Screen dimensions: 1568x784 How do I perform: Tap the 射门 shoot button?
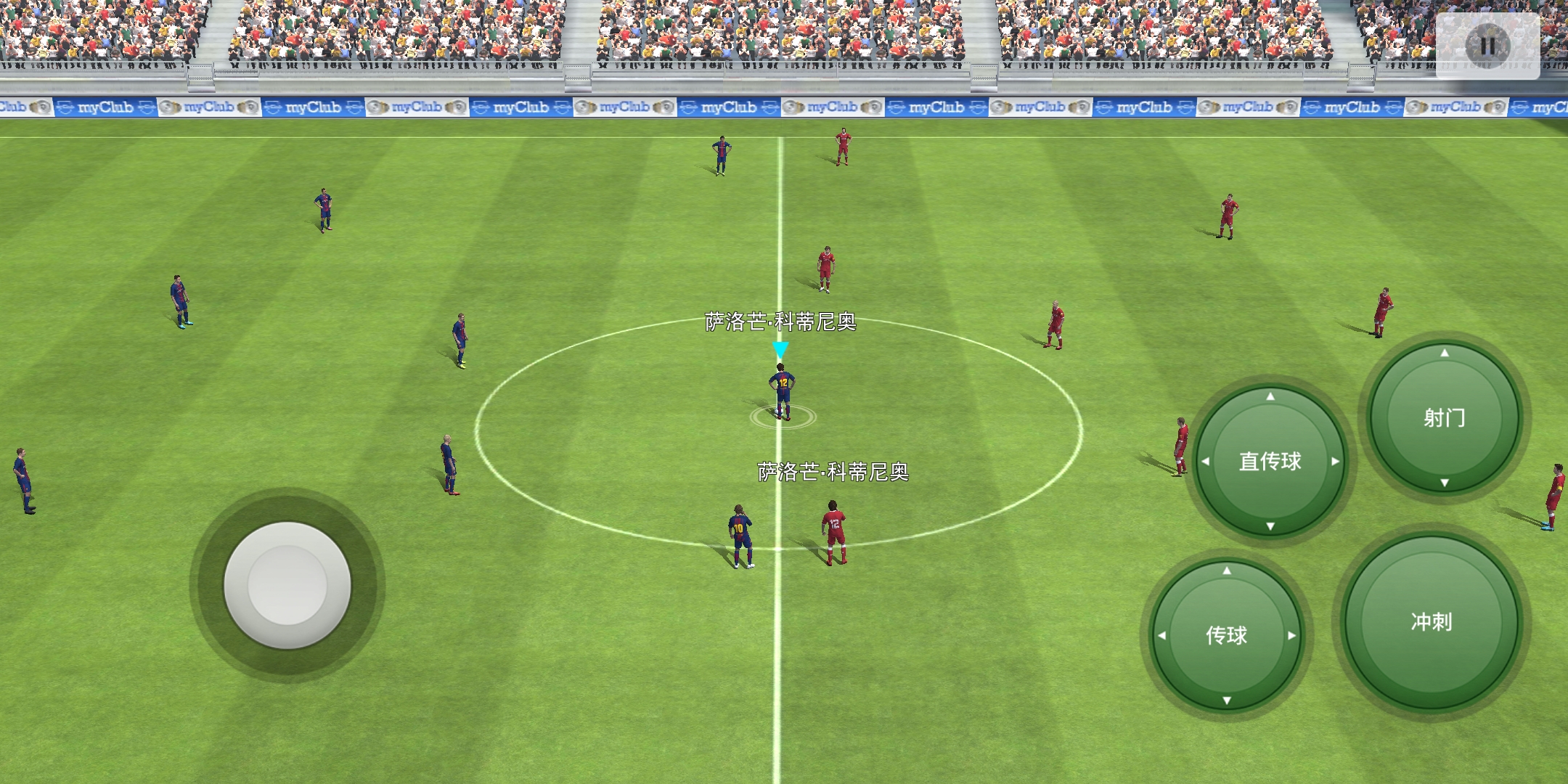coord(1444,417)
